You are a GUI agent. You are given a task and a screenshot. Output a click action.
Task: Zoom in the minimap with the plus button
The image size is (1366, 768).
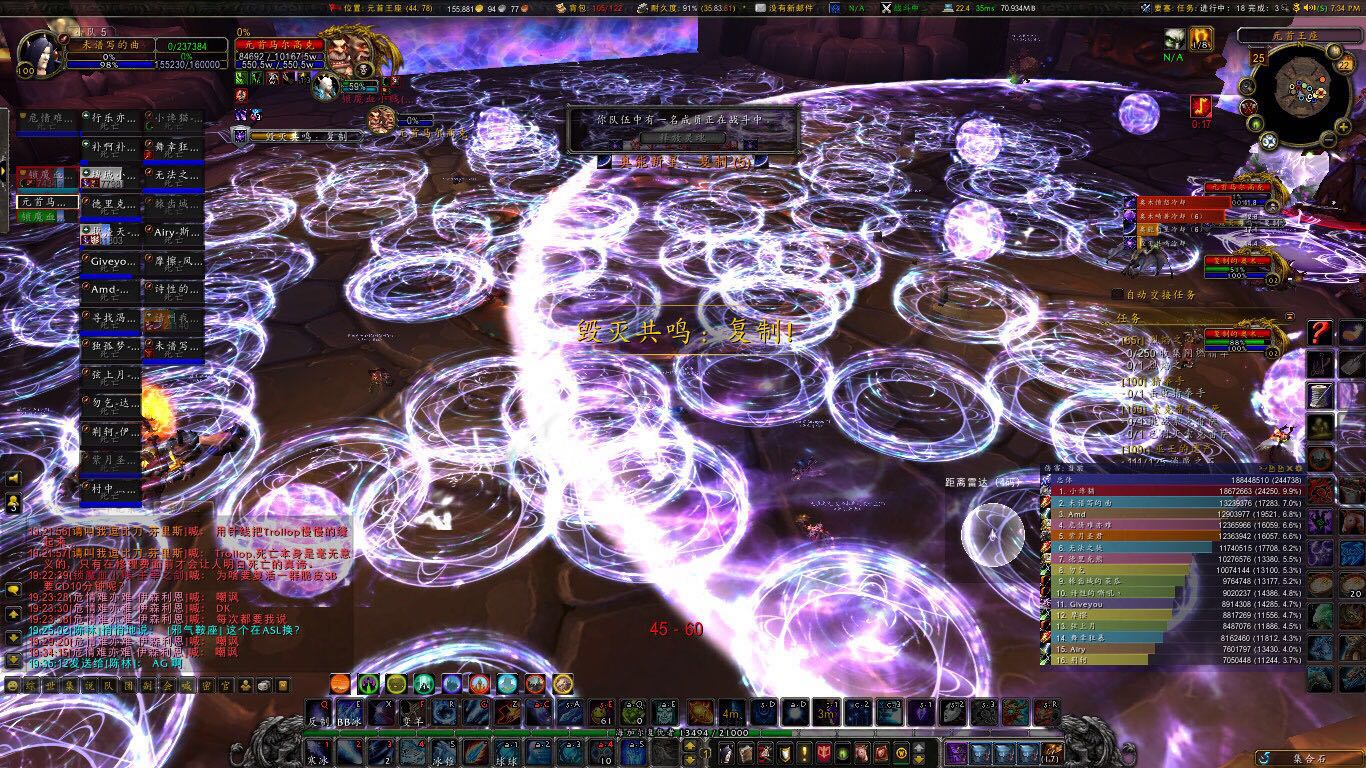coord(1342,127)
